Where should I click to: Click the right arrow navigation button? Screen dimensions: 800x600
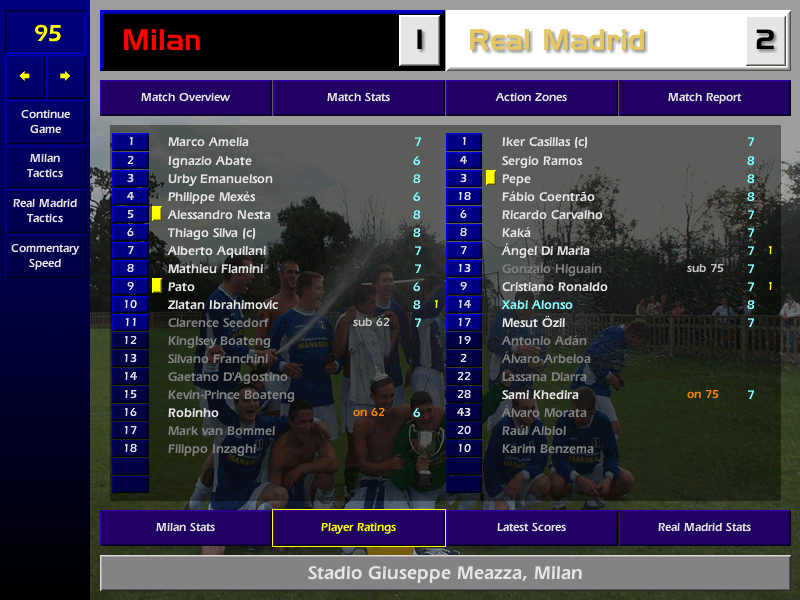(66, 76)
